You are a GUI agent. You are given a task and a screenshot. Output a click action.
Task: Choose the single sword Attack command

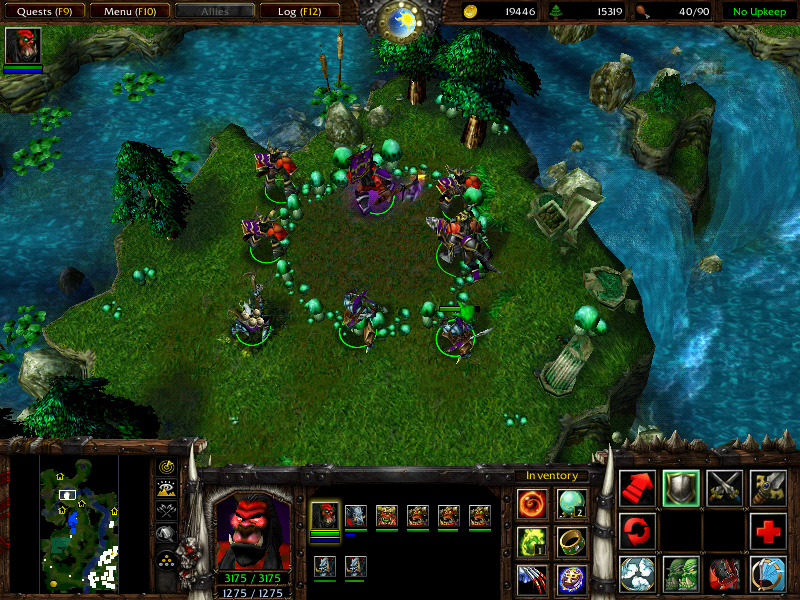pyautogui.click(x=724, y=487)
